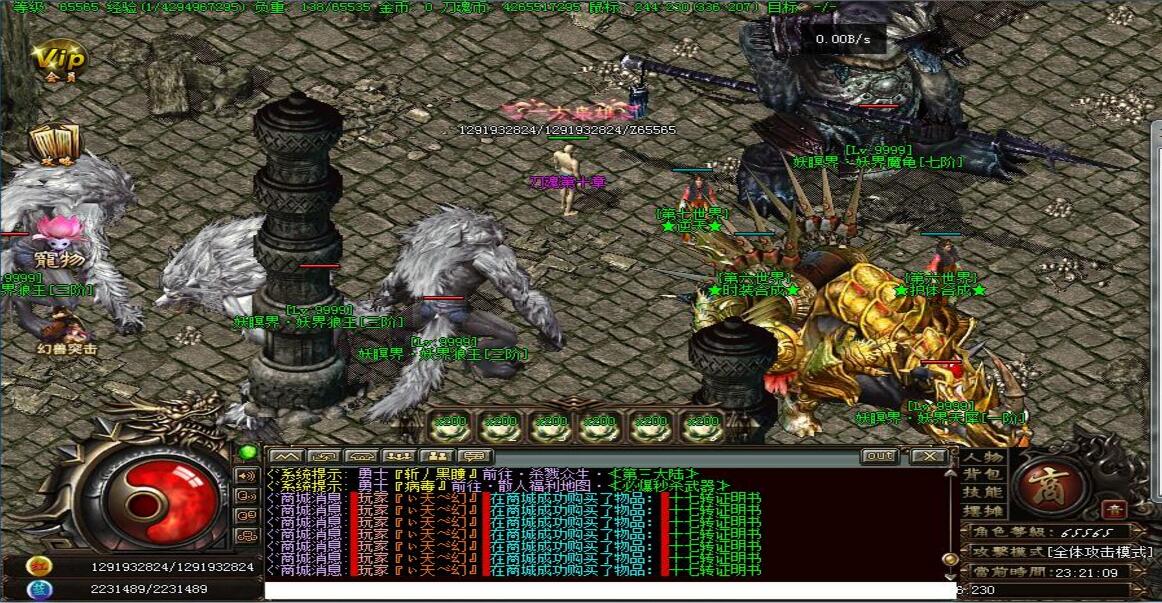
Task: Toggle the sound speaker button beside chat
Action: pos(246,475)
